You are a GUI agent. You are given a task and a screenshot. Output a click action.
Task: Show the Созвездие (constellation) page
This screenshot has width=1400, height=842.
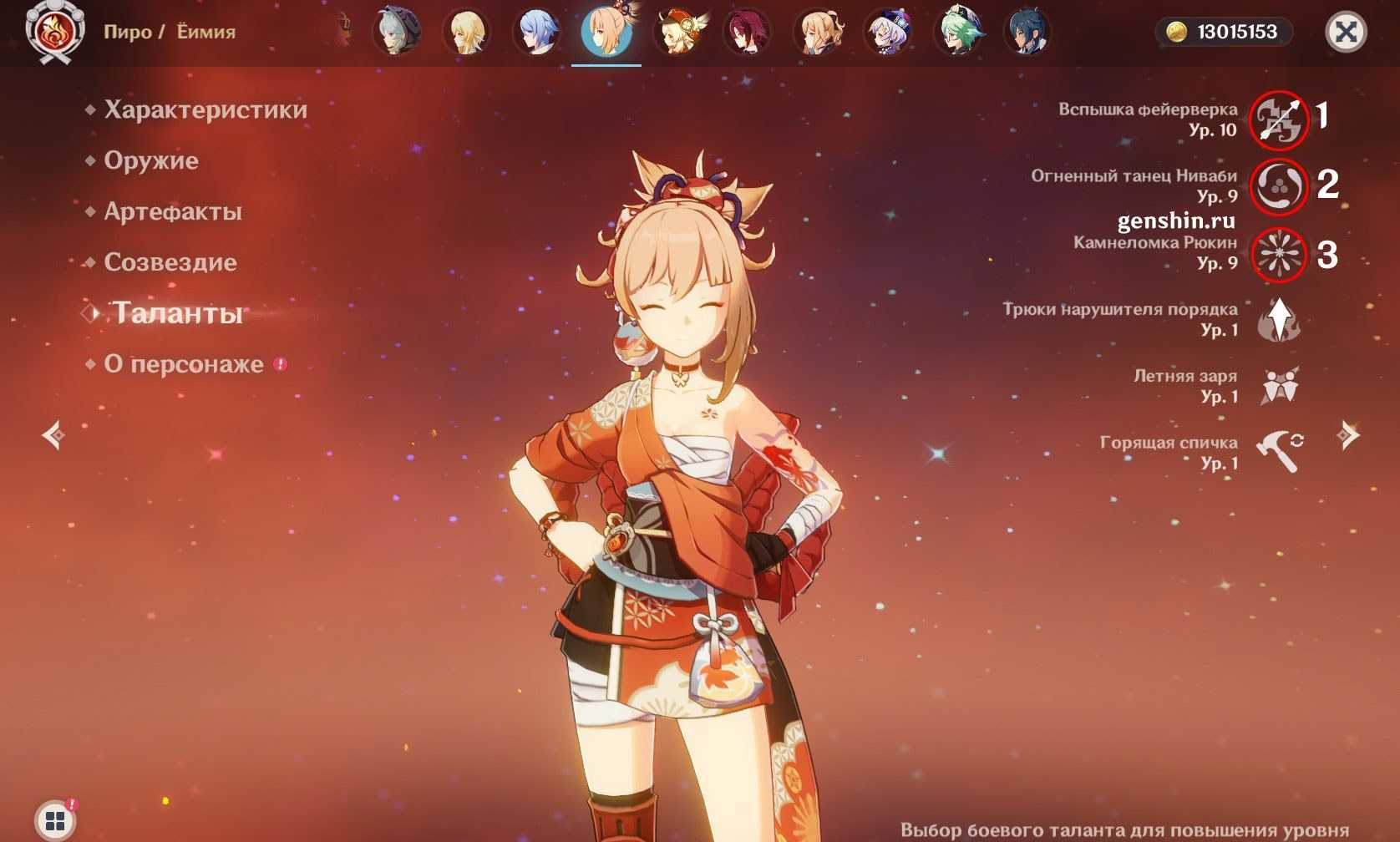[x=170, y=262]
